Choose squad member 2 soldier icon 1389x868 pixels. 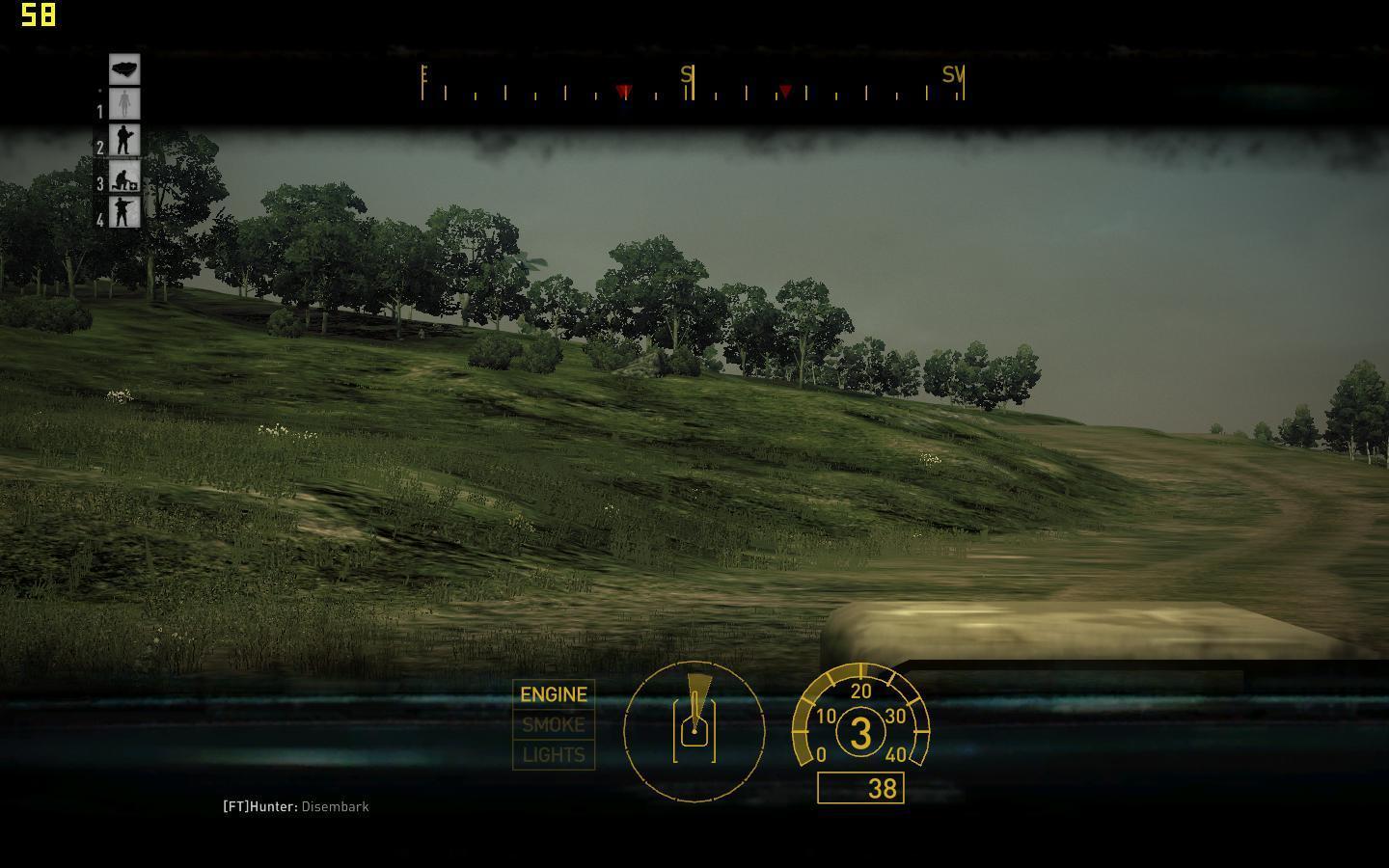tap(124, 141)
